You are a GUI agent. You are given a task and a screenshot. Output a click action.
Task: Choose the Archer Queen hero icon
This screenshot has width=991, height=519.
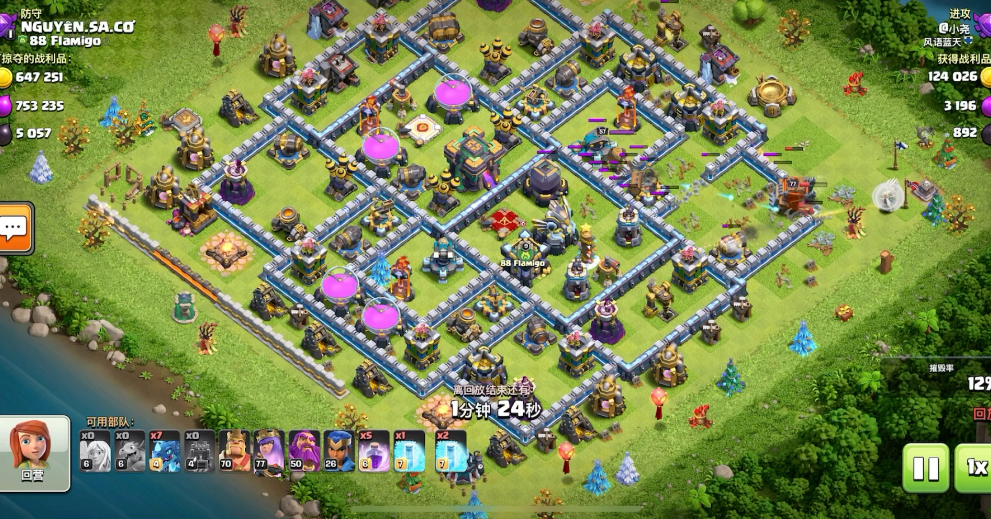[270, 451]
